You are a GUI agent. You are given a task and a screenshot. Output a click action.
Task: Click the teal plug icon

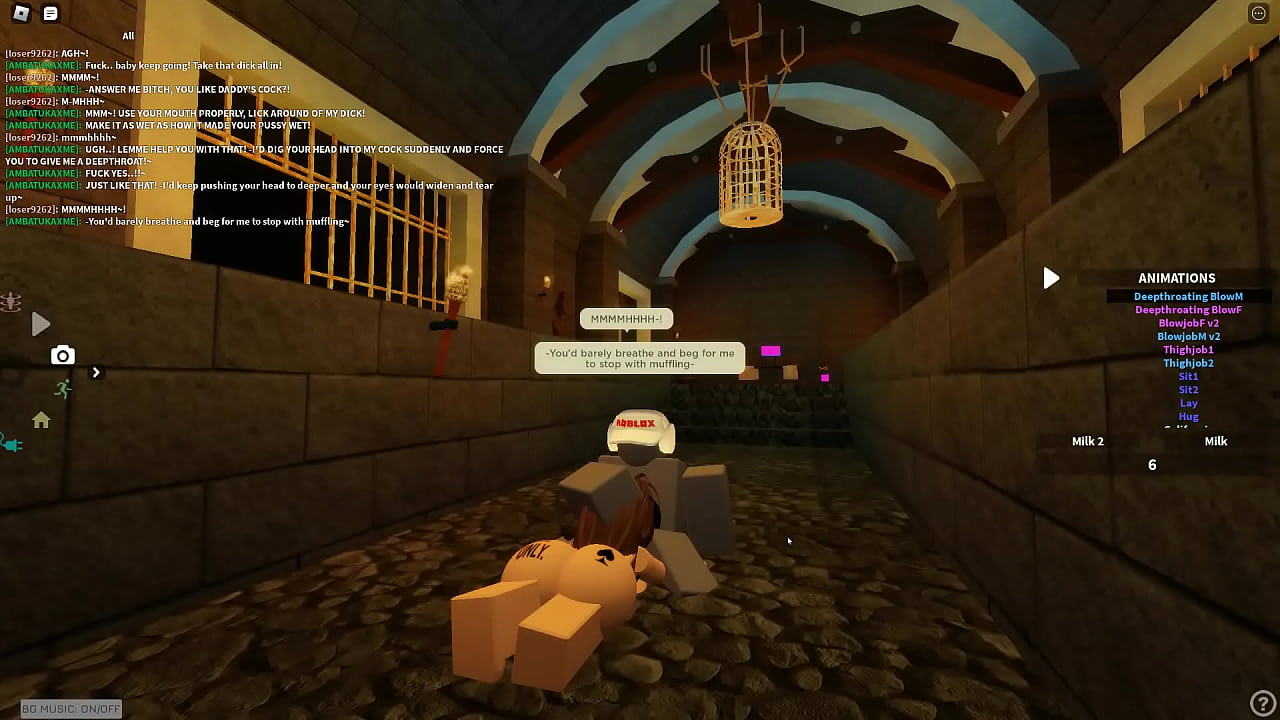click(x=12, y=444)
